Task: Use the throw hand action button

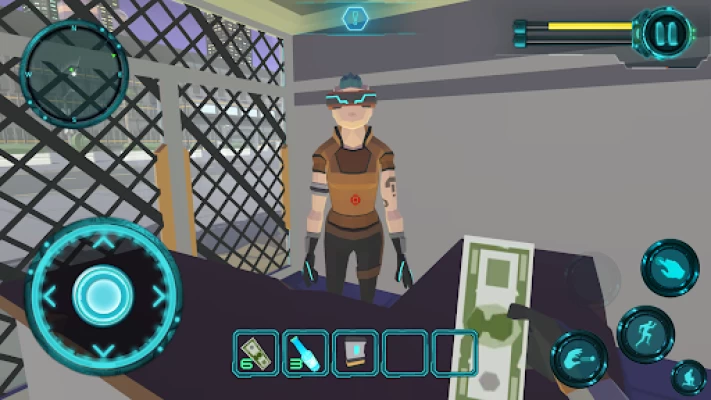Action: pyautogui.click(x=580, y=358)
